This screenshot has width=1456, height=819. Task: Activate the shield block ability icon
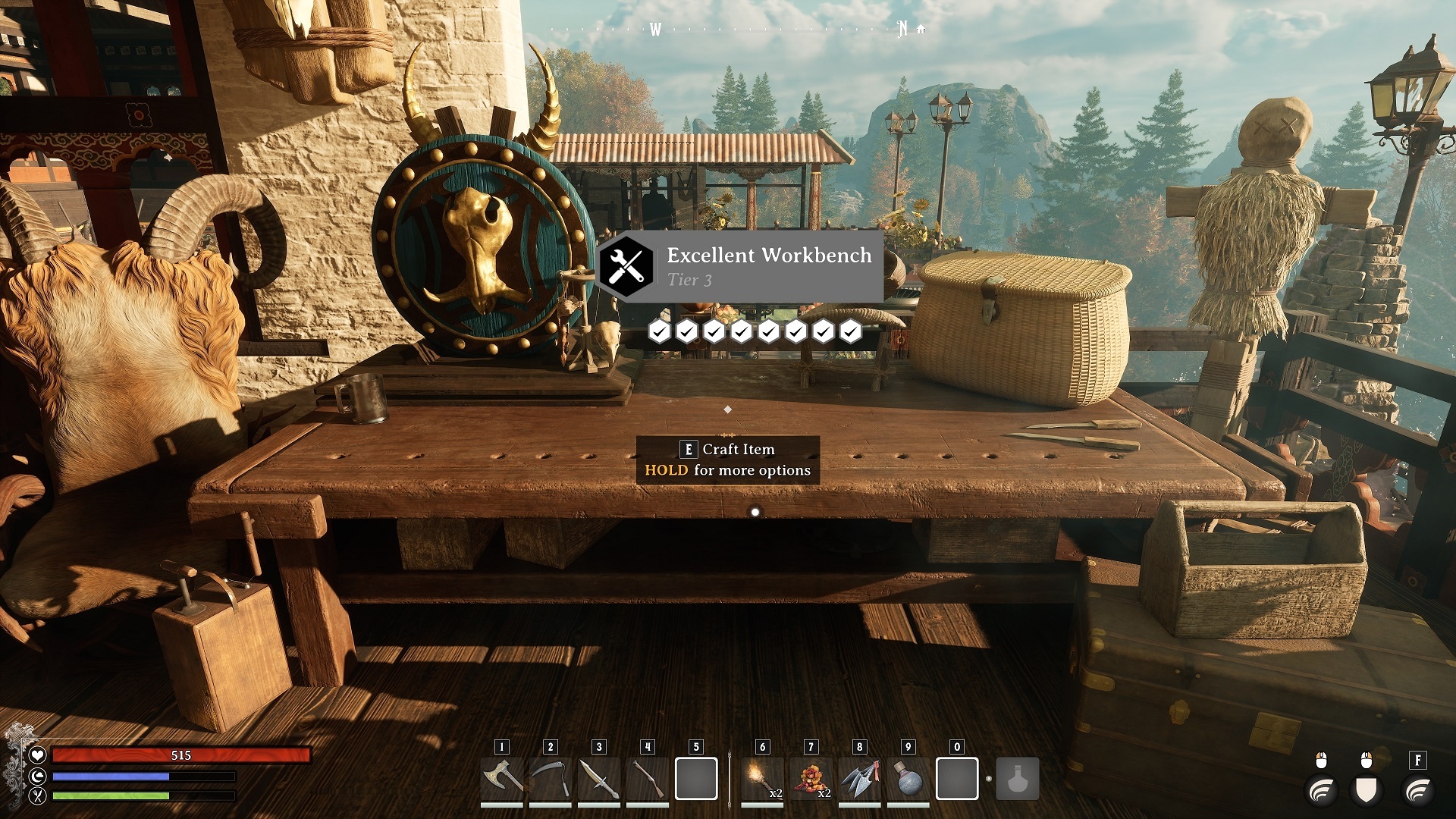1366,790
